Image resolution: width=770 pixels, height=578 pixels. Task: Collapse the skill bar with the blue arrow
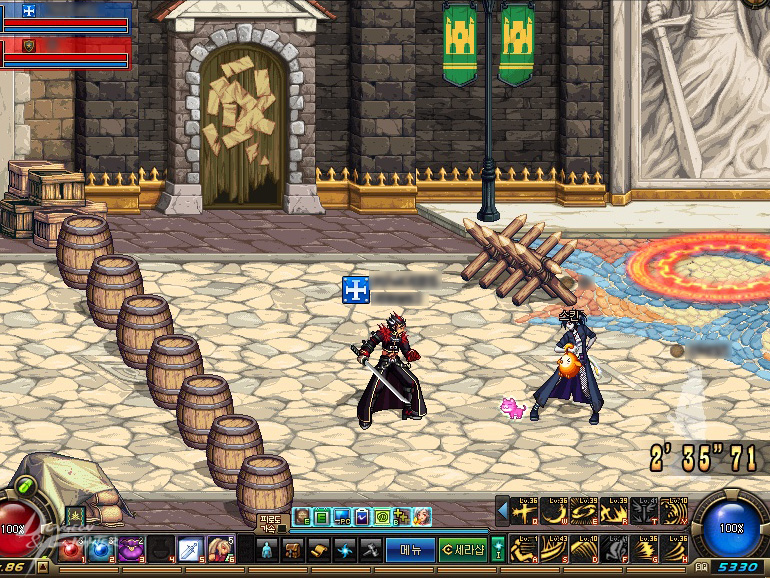(503, 512)
